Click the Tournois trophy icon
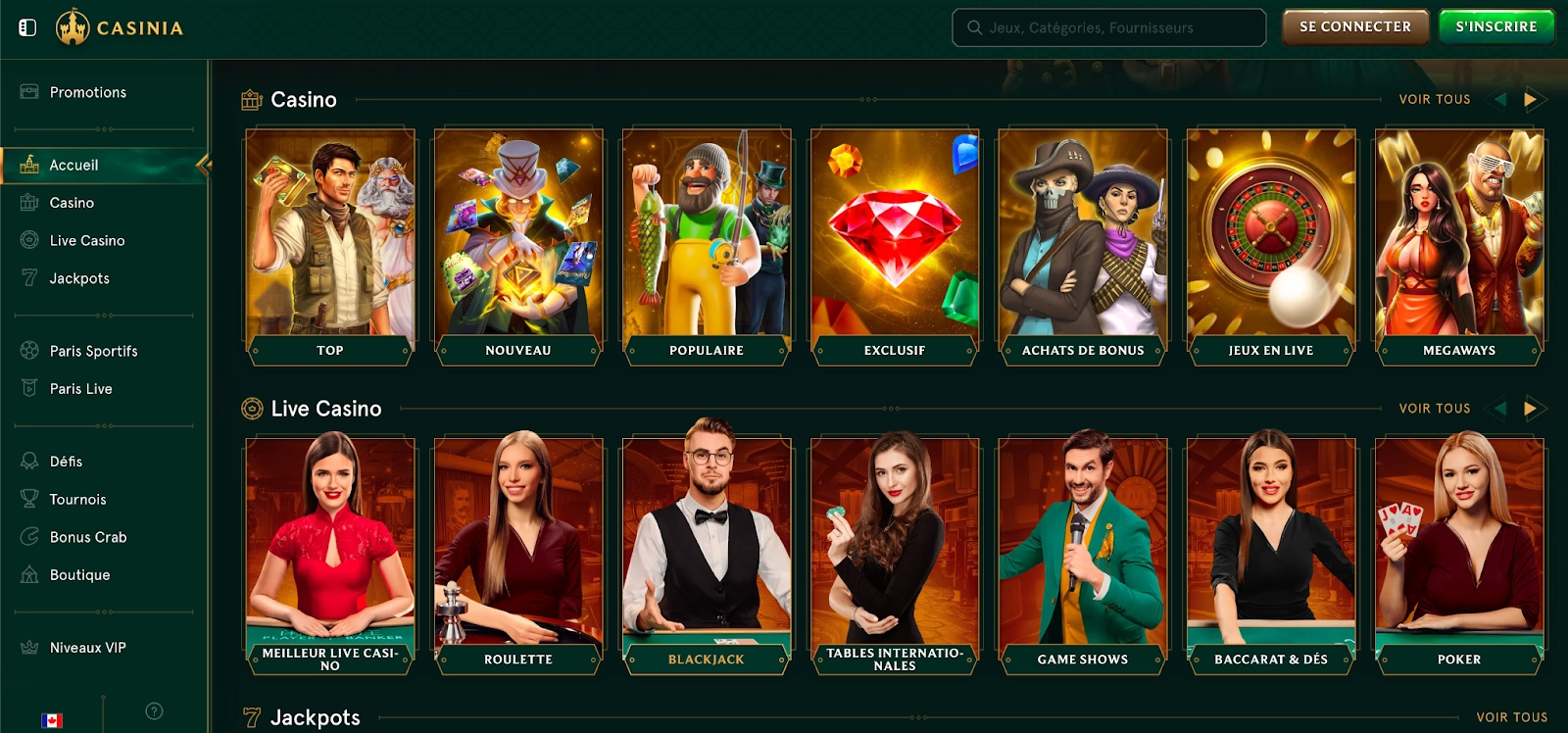 [x=28, y=499]
